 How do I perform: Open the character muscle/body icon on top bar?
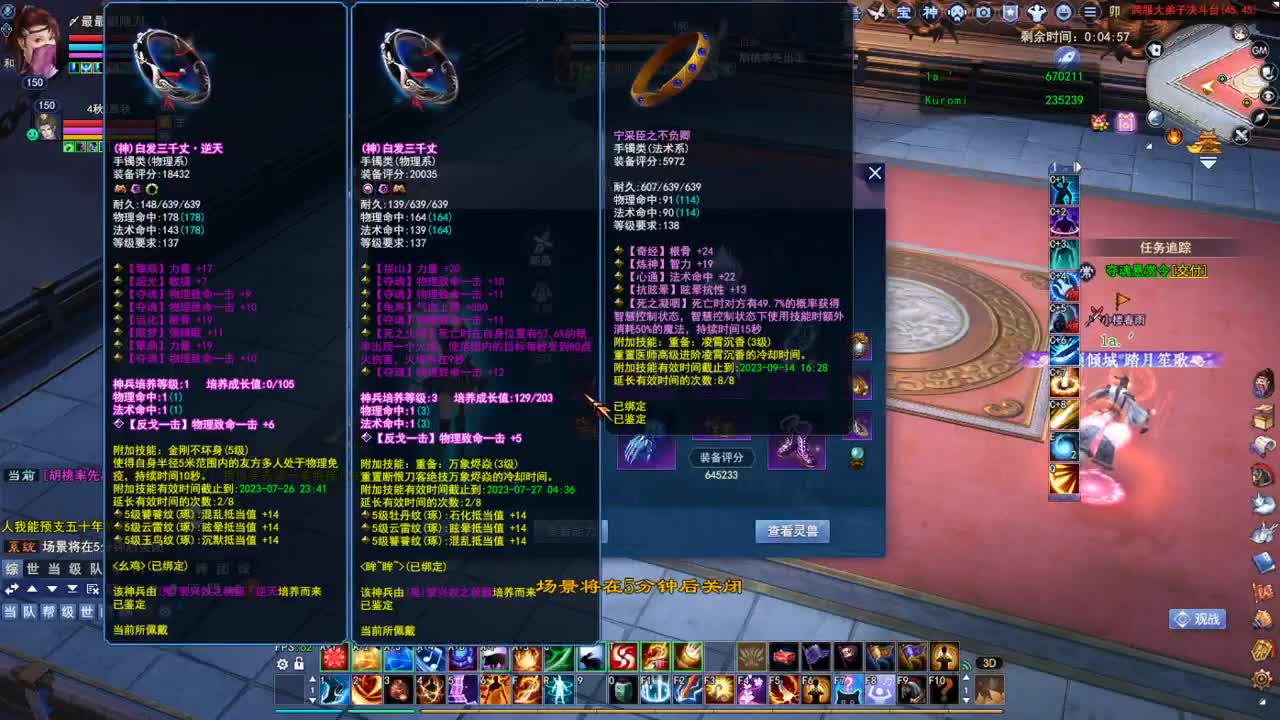(x=1037, y=13)
